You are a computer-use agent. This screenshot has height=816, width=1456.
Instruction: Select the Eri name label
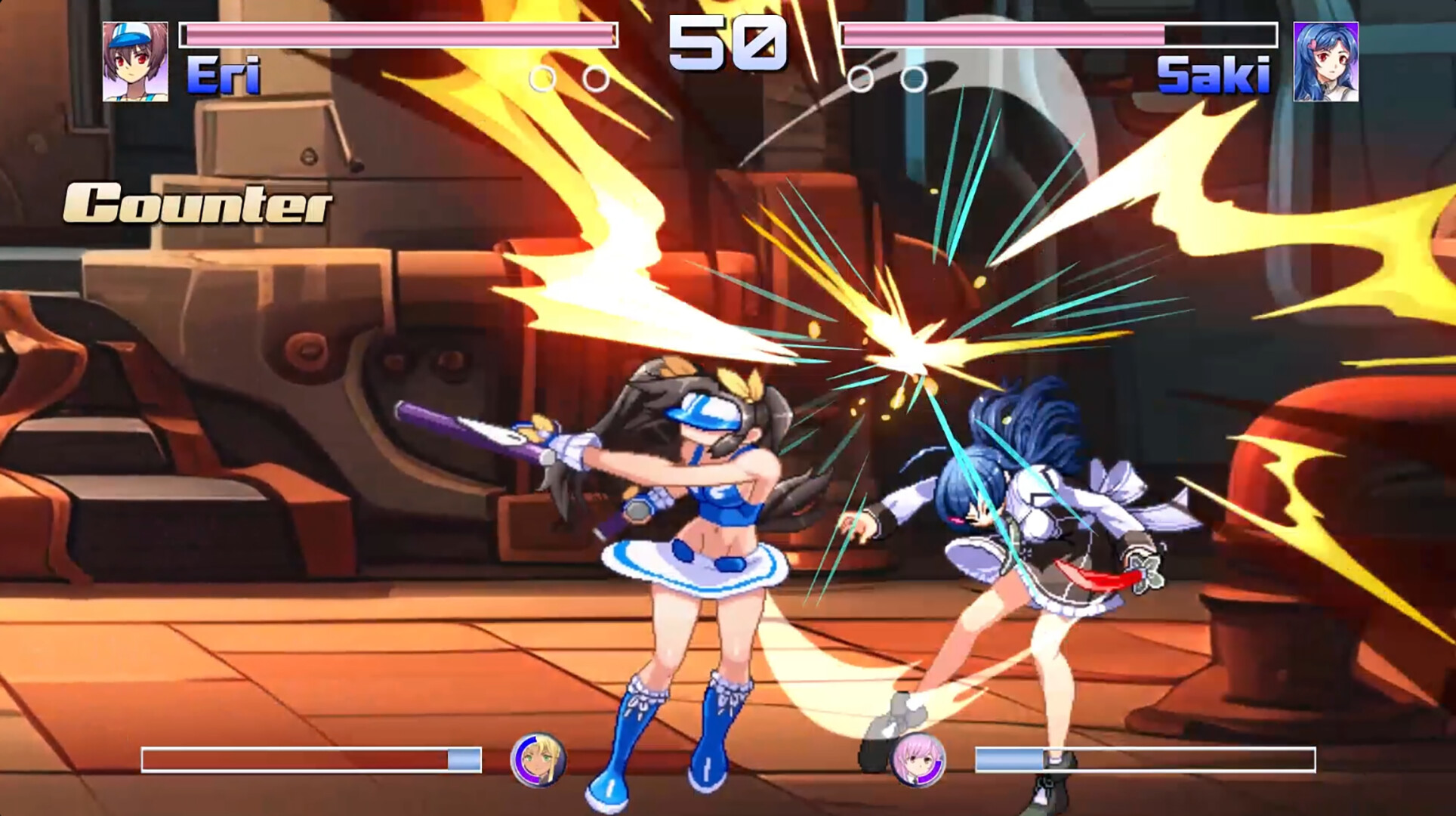(x=223, y=76)
